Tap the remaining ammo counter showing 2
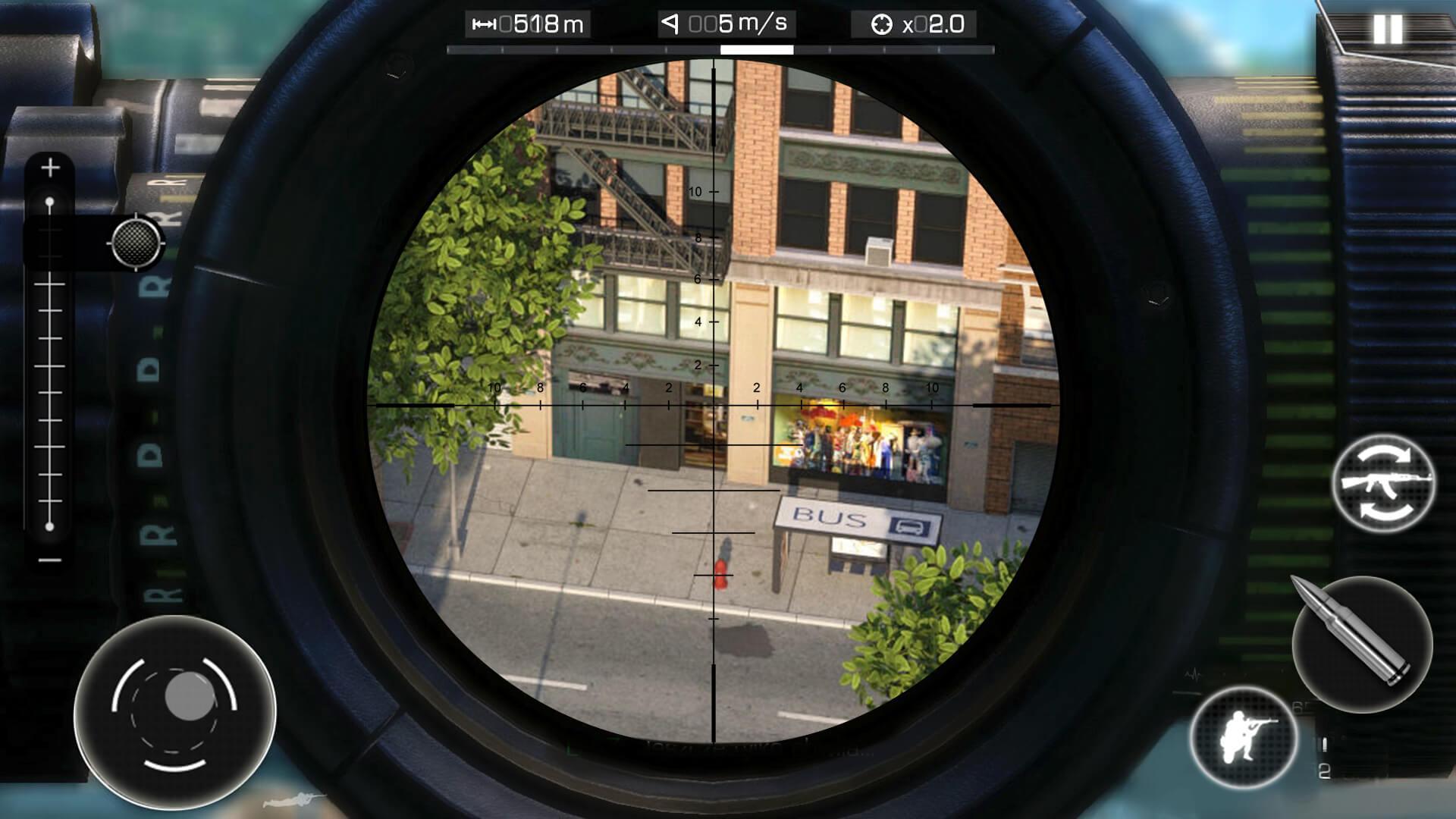 click(x=1324, y=771)
